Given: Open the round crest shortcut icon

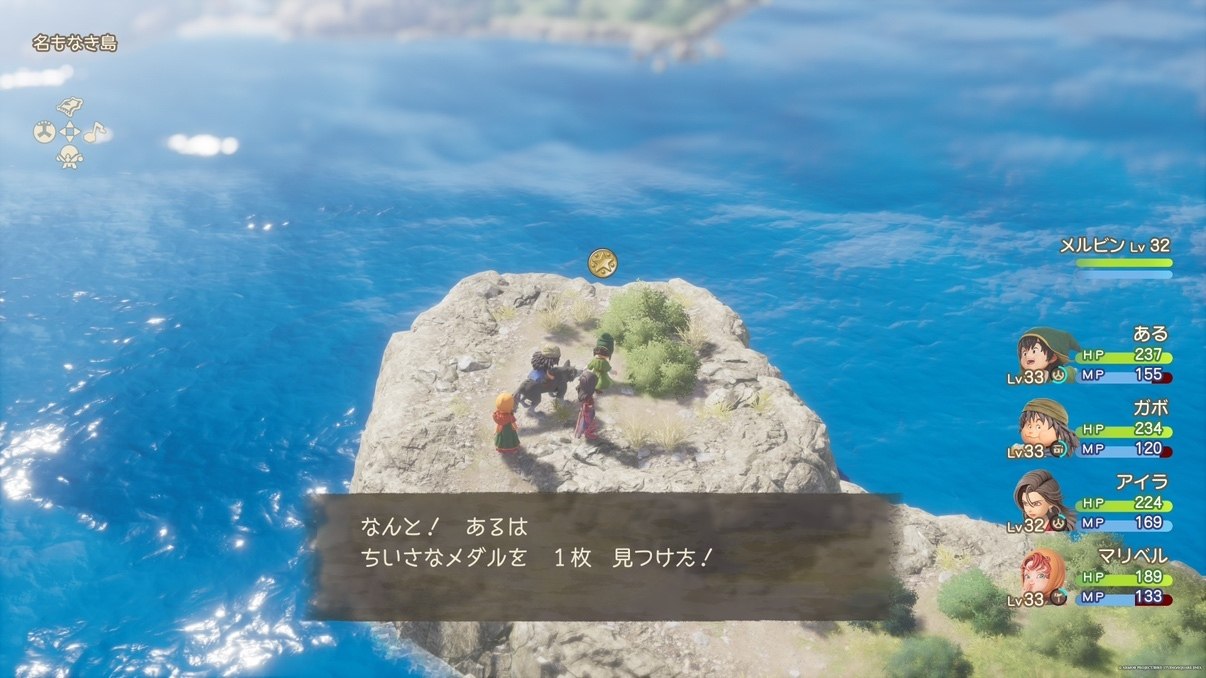Looking at the screenshot, I should [x=44, y=132].
